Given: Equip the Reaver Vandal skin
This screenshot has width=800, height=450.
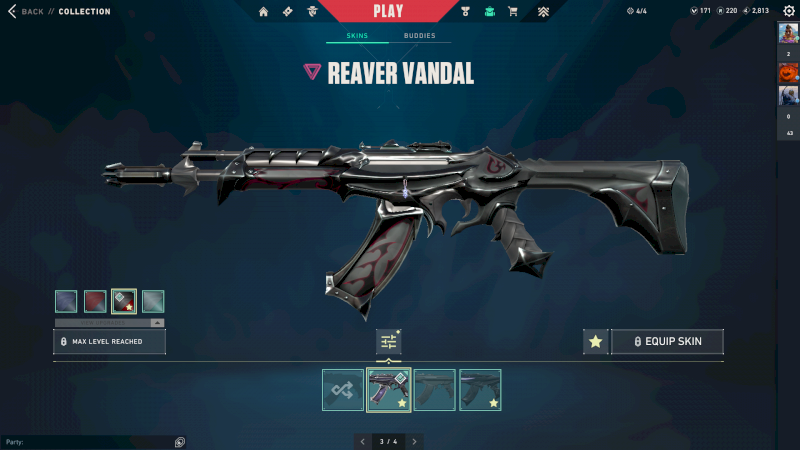Looking at the screenshot, I should coord(667,342).
